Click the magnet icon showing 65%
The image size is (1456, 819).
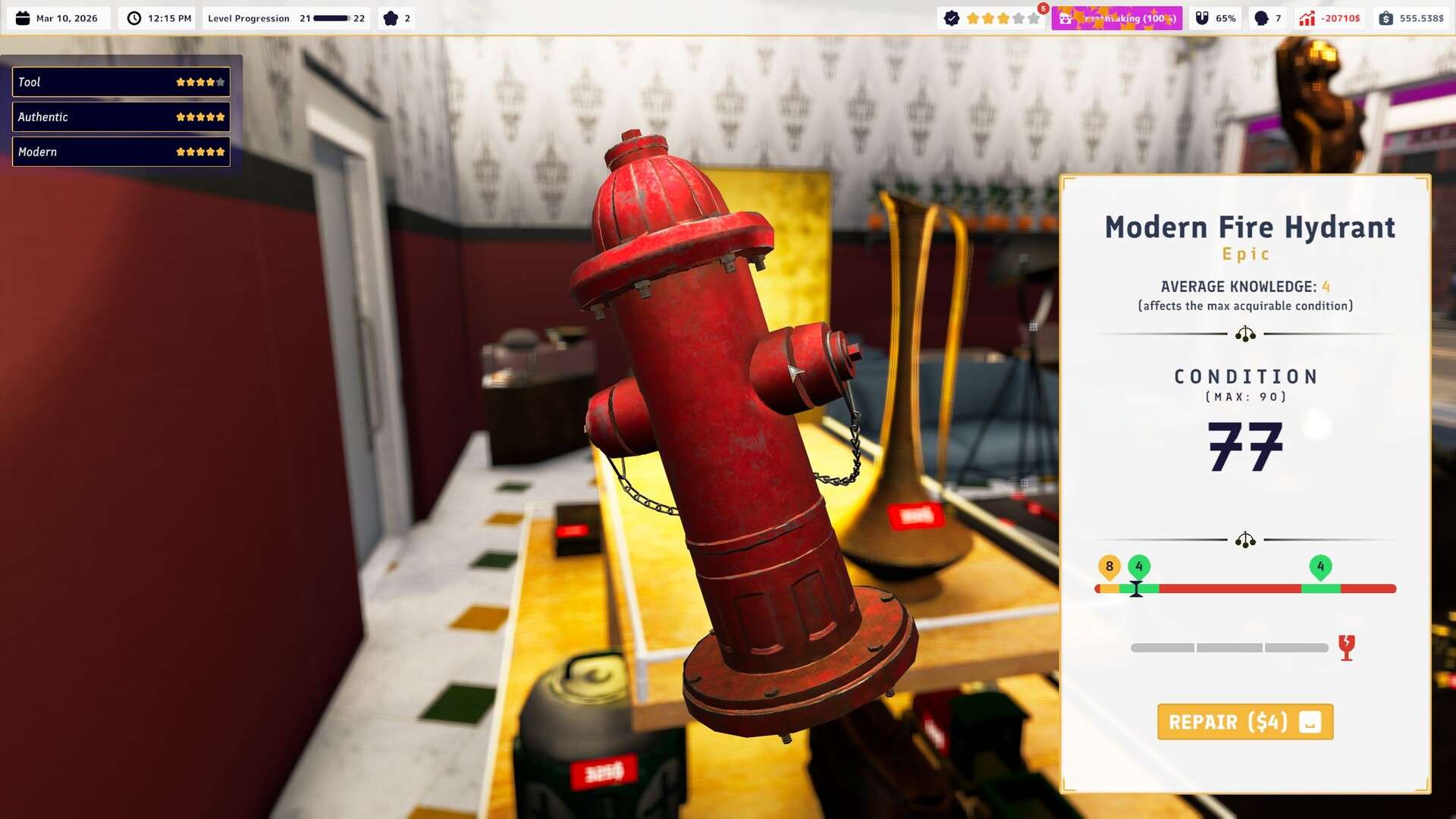click(1203, 17)
